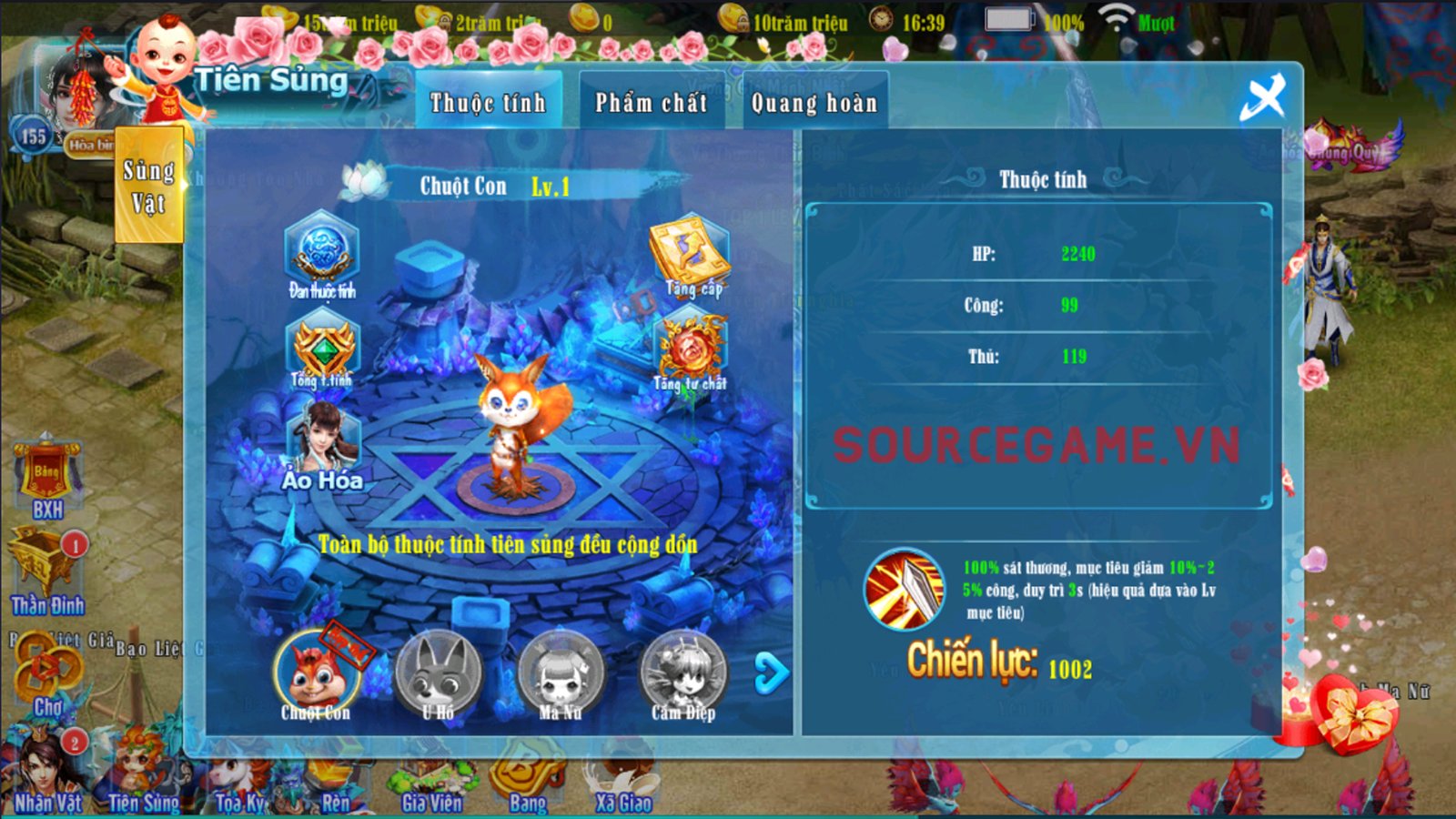Select the Sủng Vật side tab
The width and height of the screenshot is (1456, 819).
tap(148, 187)
